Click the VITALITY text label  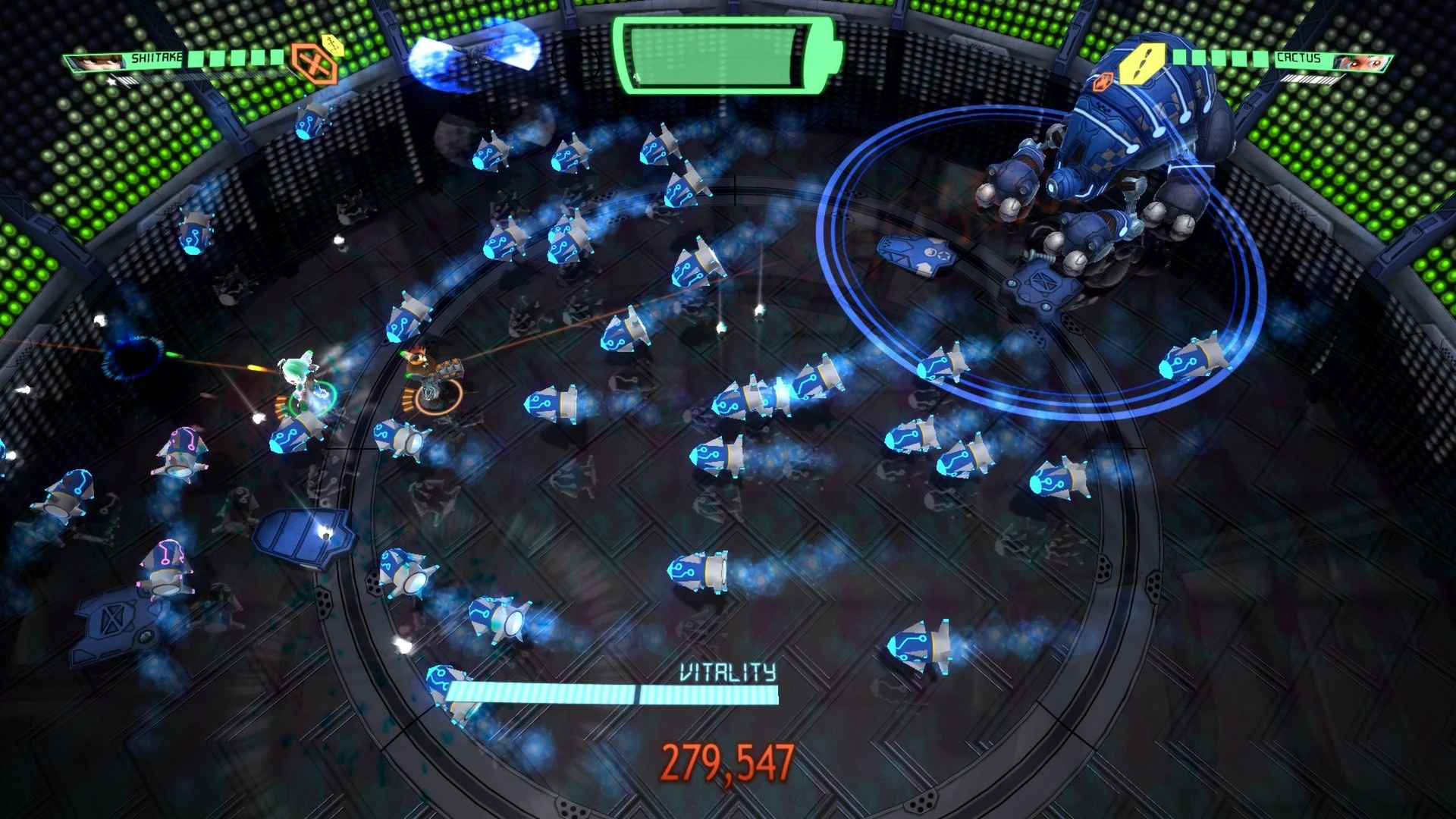[728, 670]
